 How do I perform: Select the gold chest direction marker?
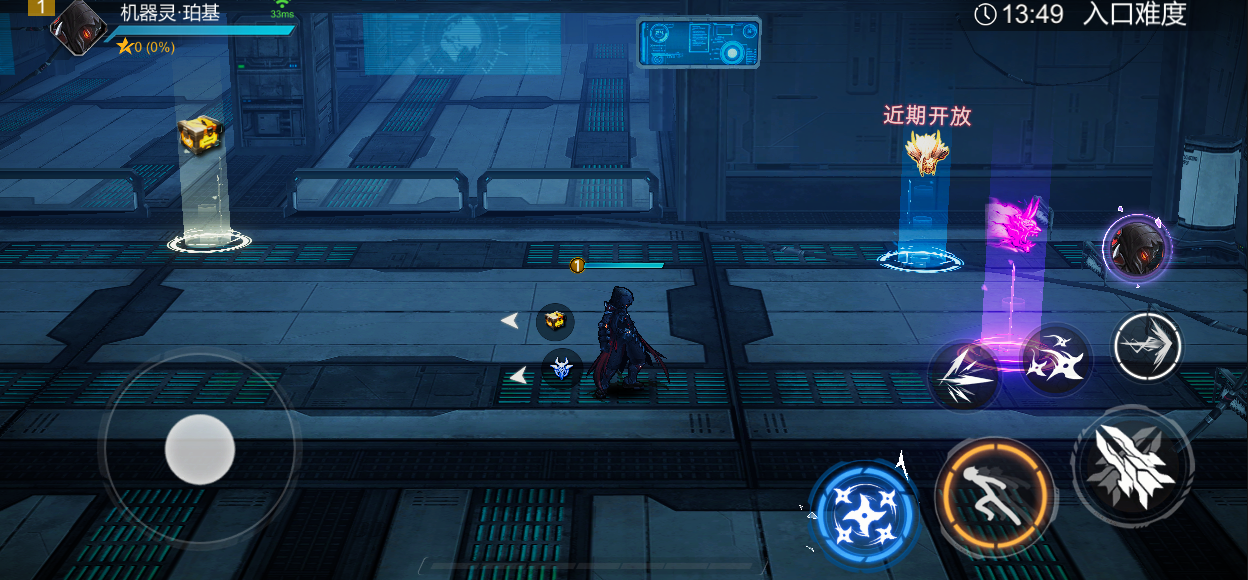555,321
